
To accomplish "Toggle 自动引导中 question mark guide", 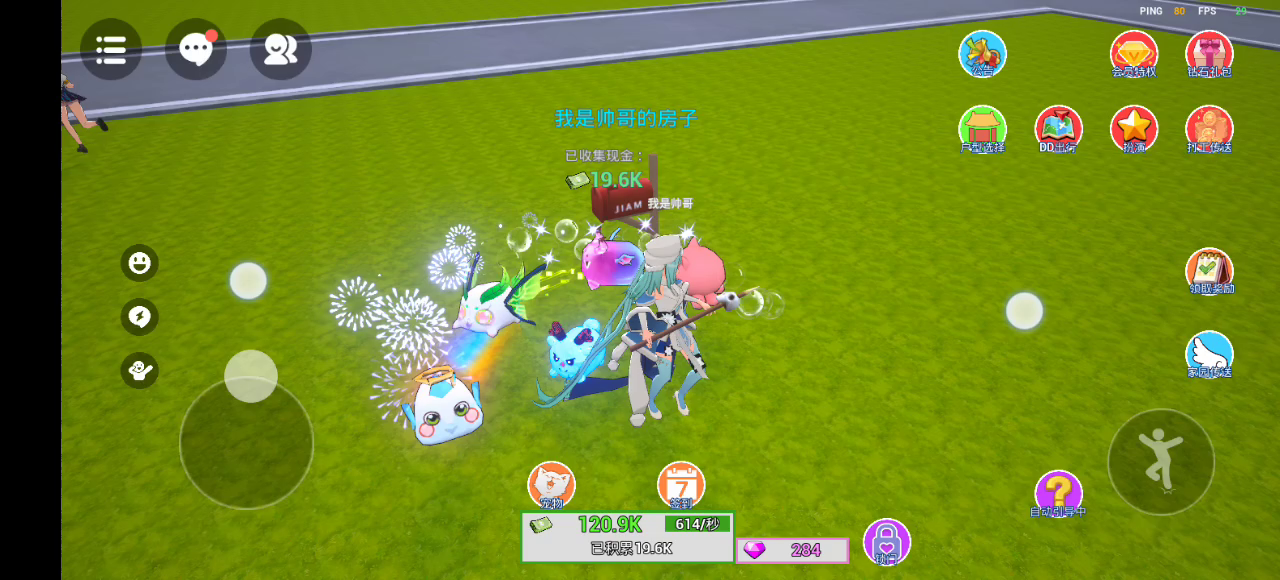I will 1058,493.
